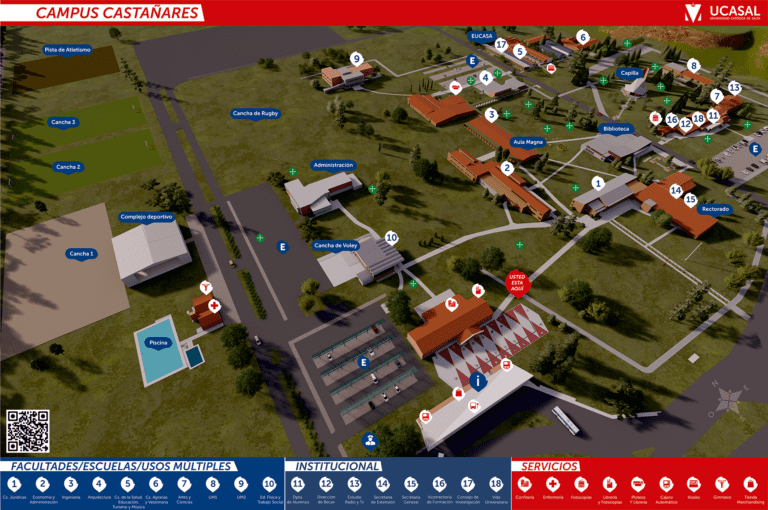Click the Confitería service legend icon
Image resolution: width=768 pixels, height=510 pixels.
click(525, 484)
